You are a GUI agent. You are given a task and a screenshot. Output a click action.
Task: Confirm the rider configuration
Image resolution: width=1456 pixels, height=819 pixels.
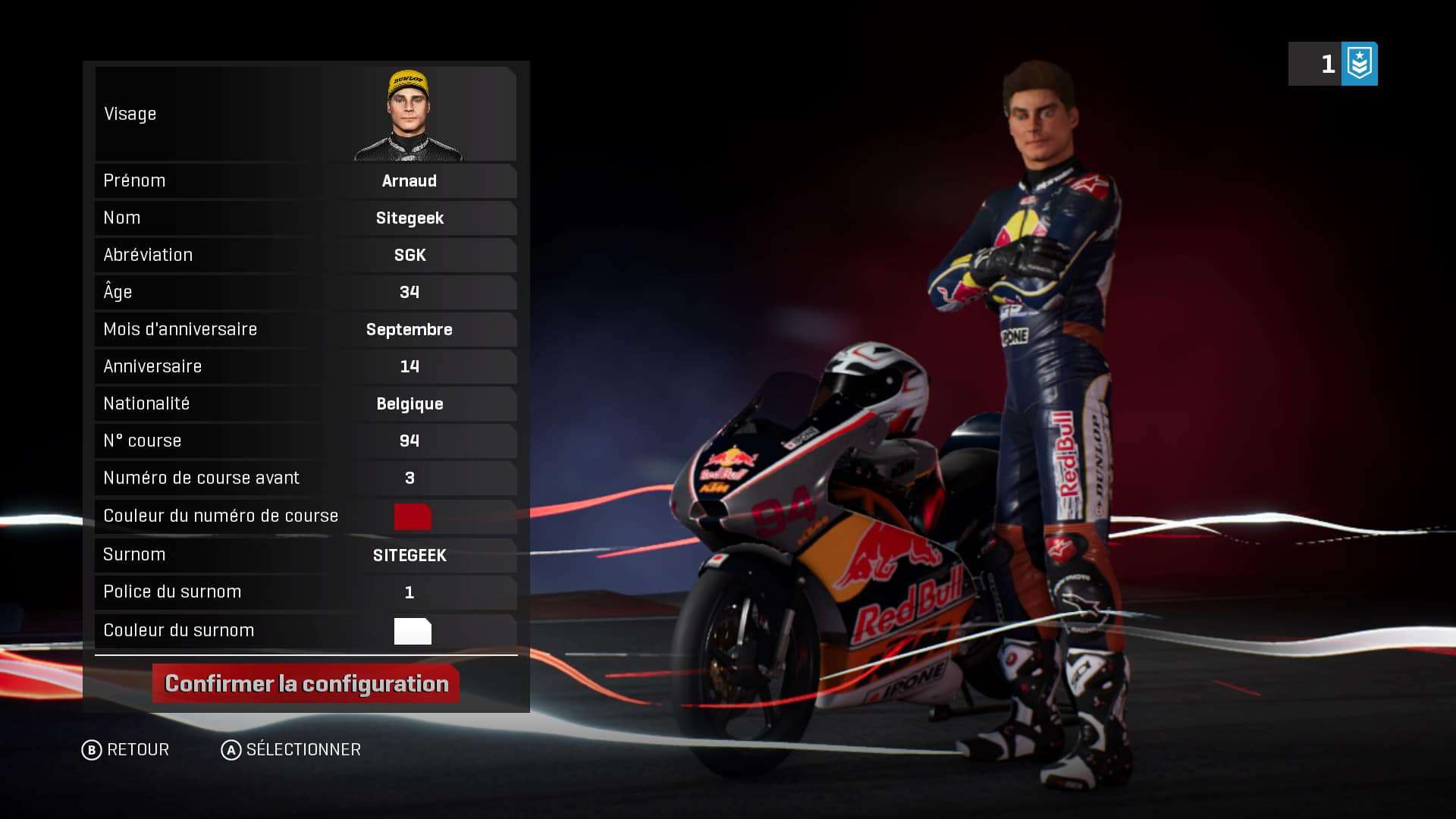coord(306,683)
